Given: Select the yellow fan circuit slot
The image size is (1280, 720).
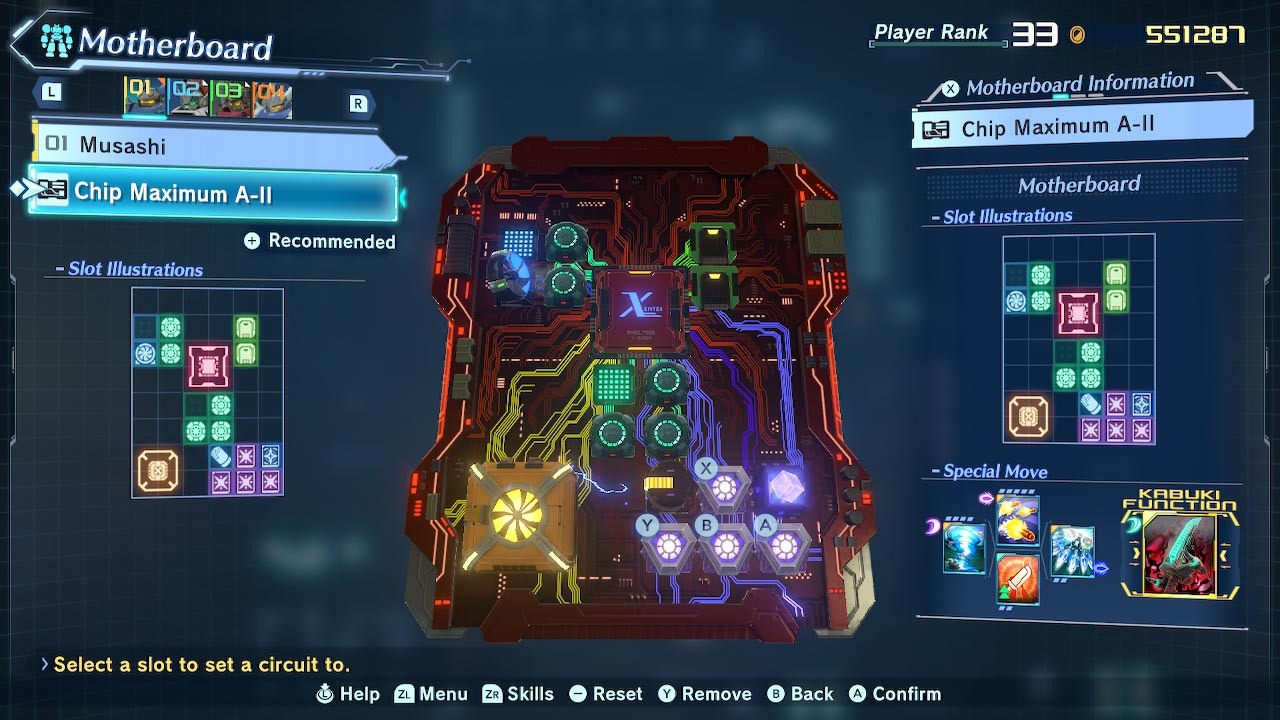Looking at the screenshot, I should [517, 517].
